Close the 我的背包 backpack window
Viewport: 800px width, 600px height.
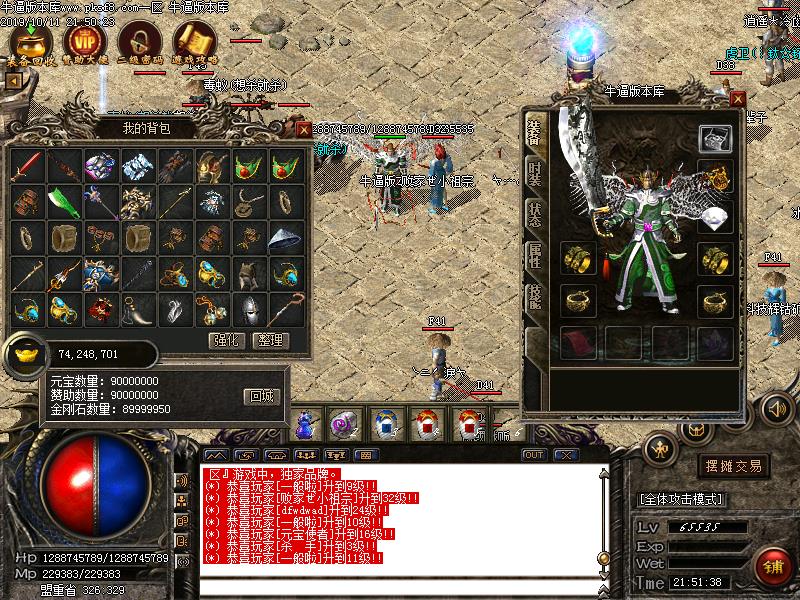303,129
